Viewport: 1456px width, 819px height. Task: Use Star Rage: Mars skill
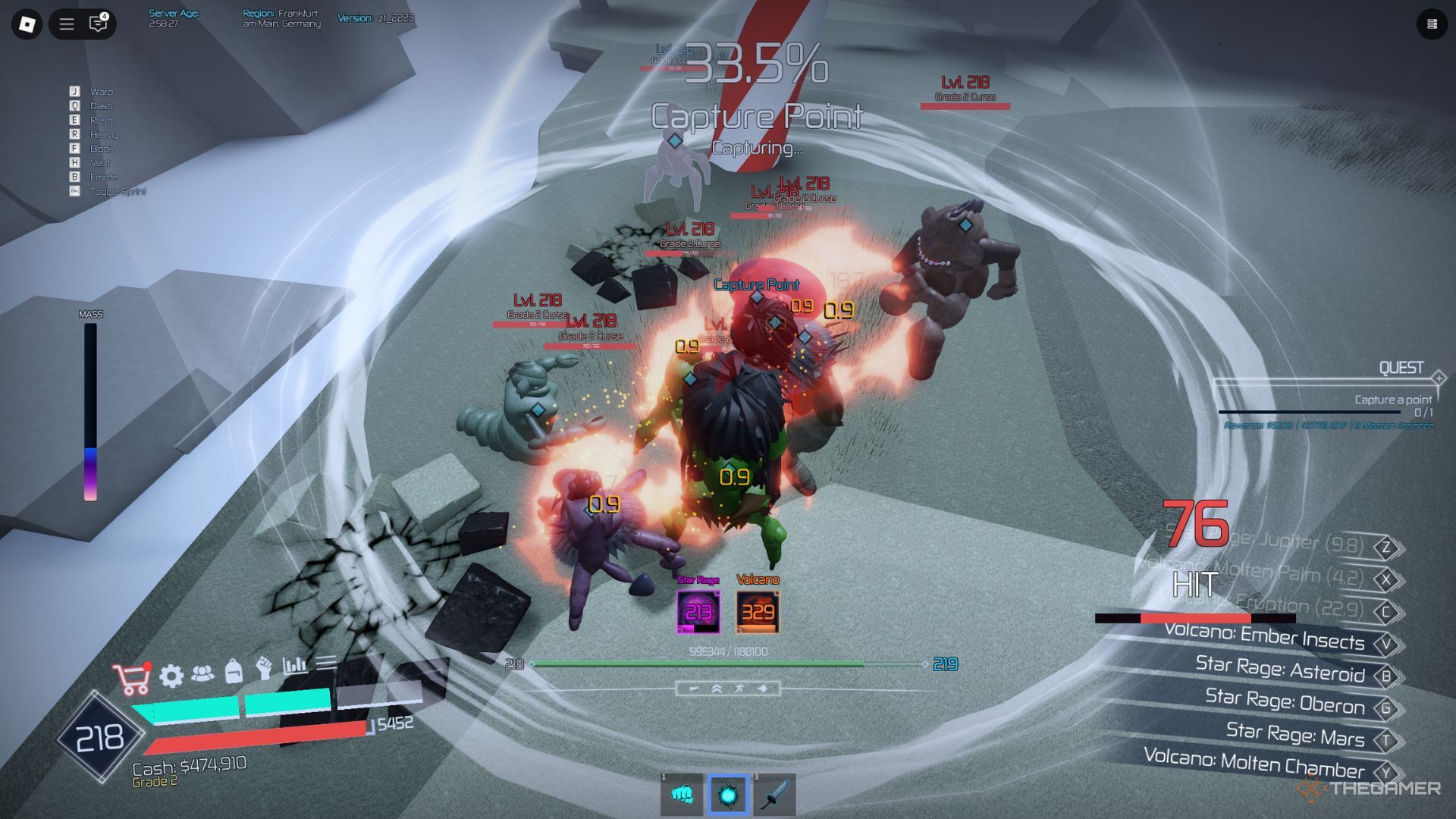tap(1295, 734)
